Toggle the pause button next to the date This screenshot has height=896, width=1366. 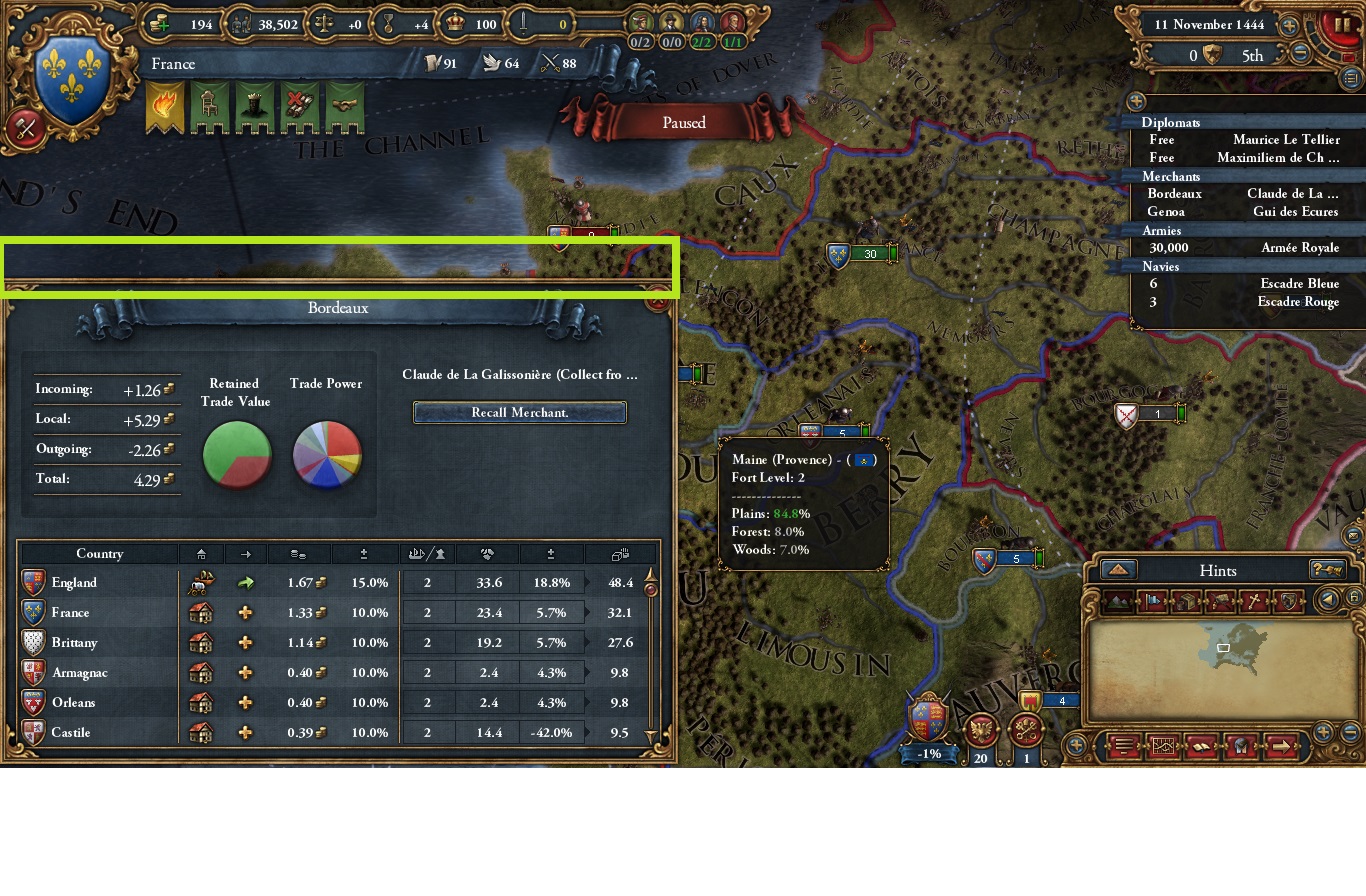click(1344, 27)
